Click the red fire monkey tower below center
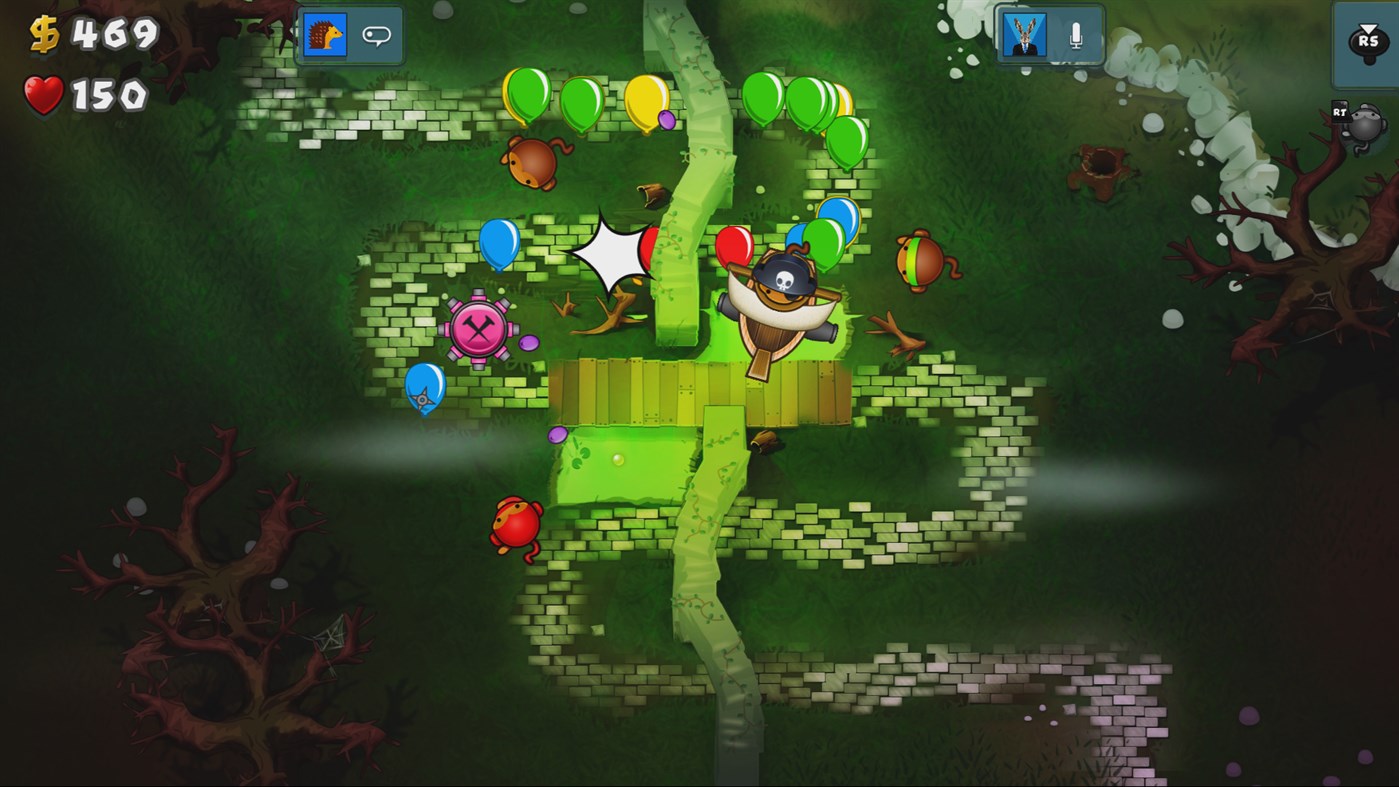The height and width of the screenshot is (787, 1399). [x=516, y=524]
